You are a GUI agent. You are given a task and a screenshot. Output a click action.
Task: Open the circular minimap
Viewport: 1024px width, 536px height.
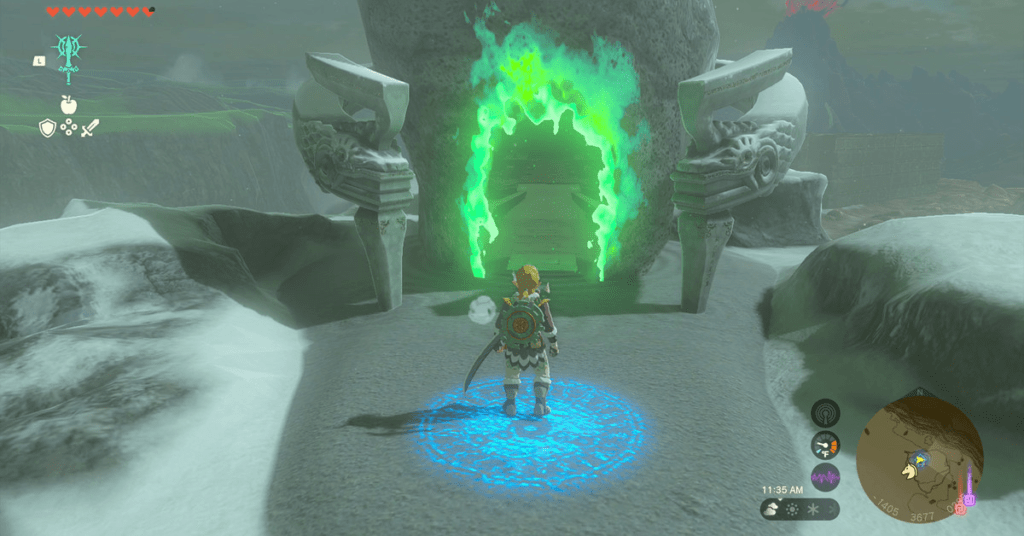tap(918, 451)
